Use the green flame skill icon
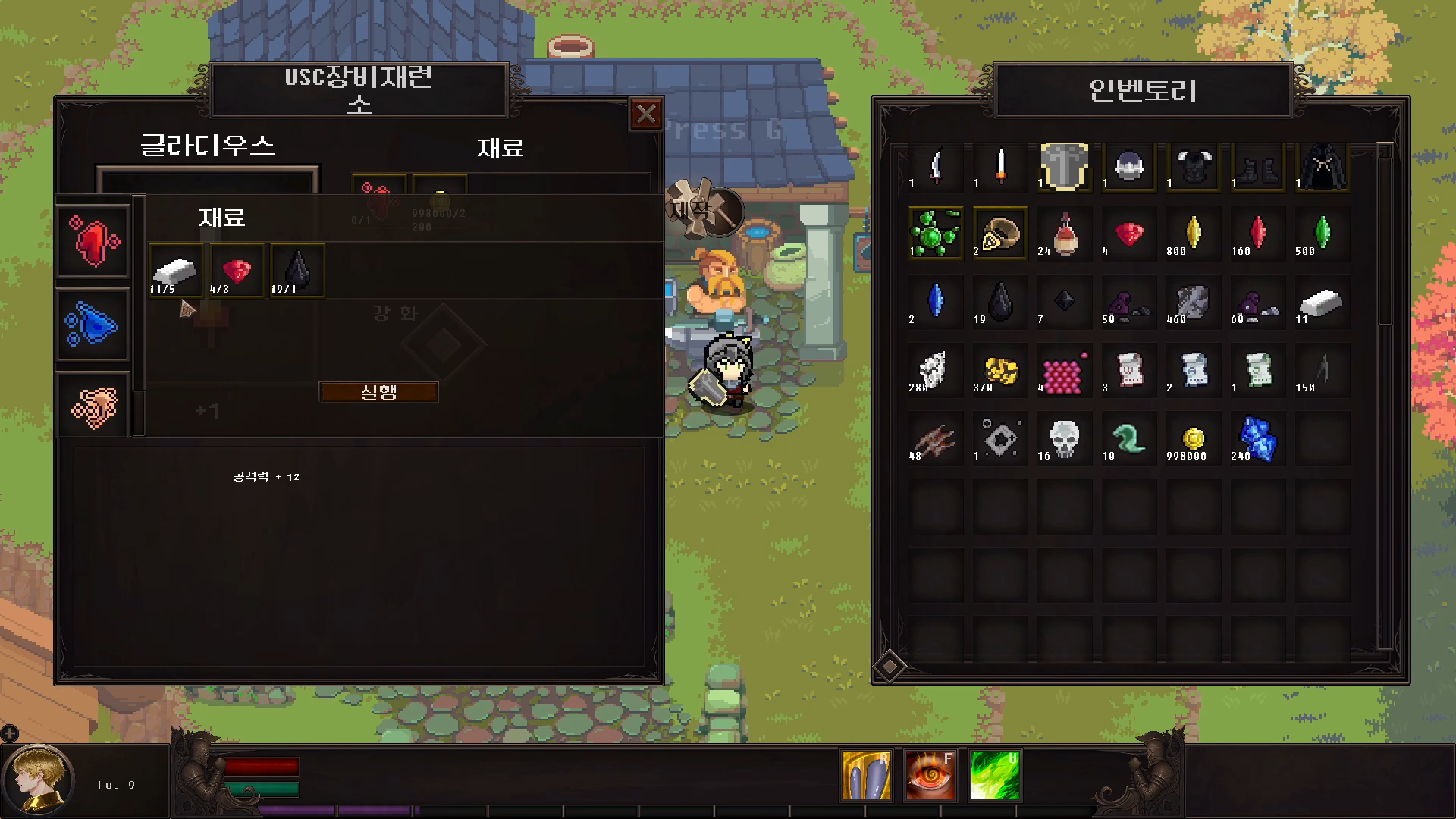Screen dimensions: 1456x819 [995, 775]
